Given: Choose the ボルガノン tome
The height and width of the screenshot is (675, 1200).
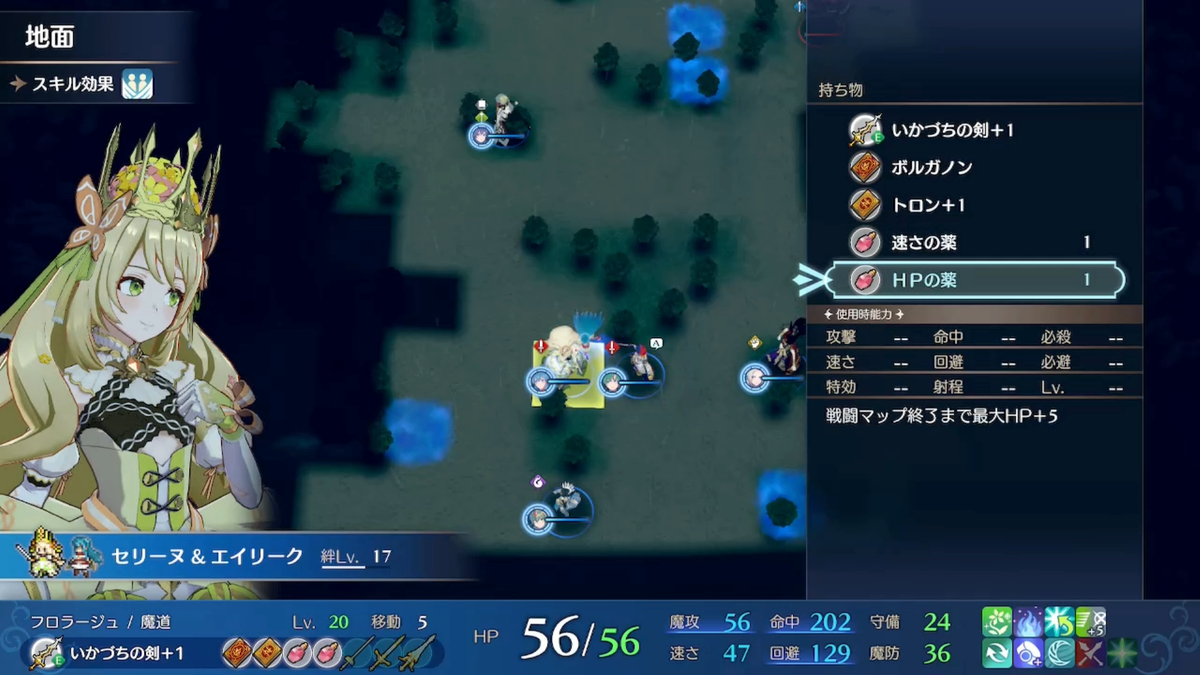Looking at the screenshot, I should (x=931, y=167).
